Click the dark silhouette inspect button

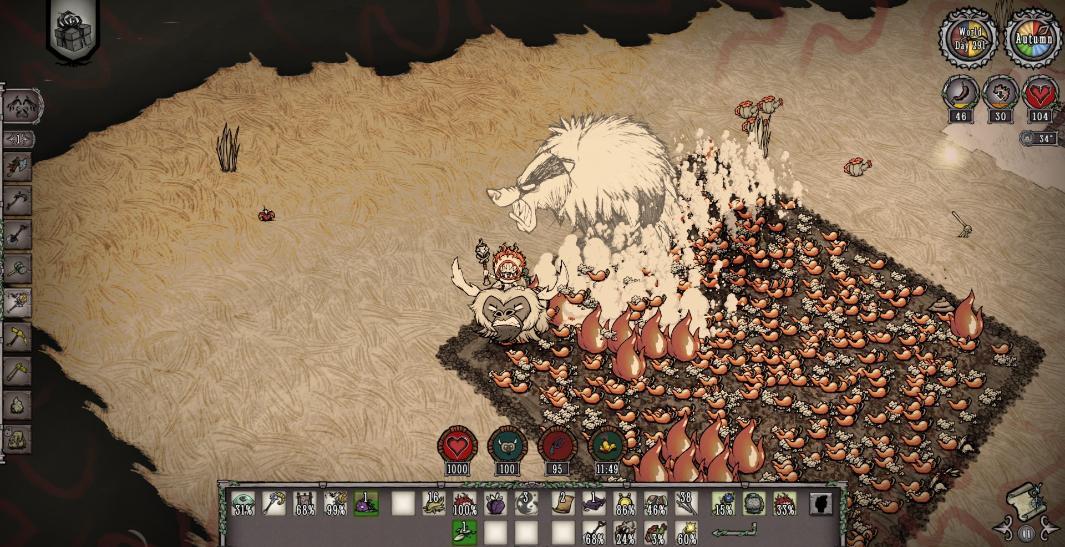(x=821, y=503)
